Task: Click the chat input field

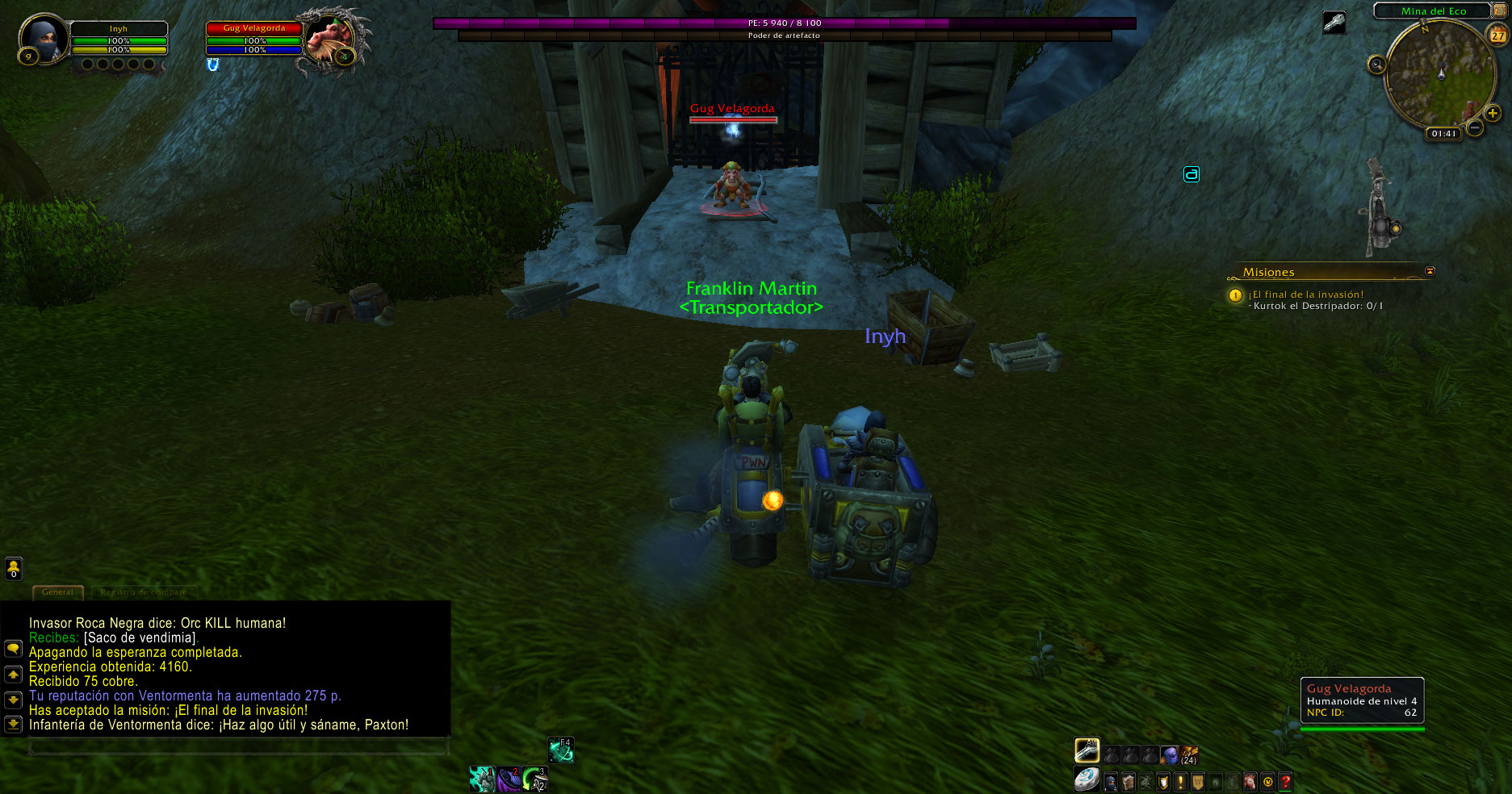Action: point(238,747)
